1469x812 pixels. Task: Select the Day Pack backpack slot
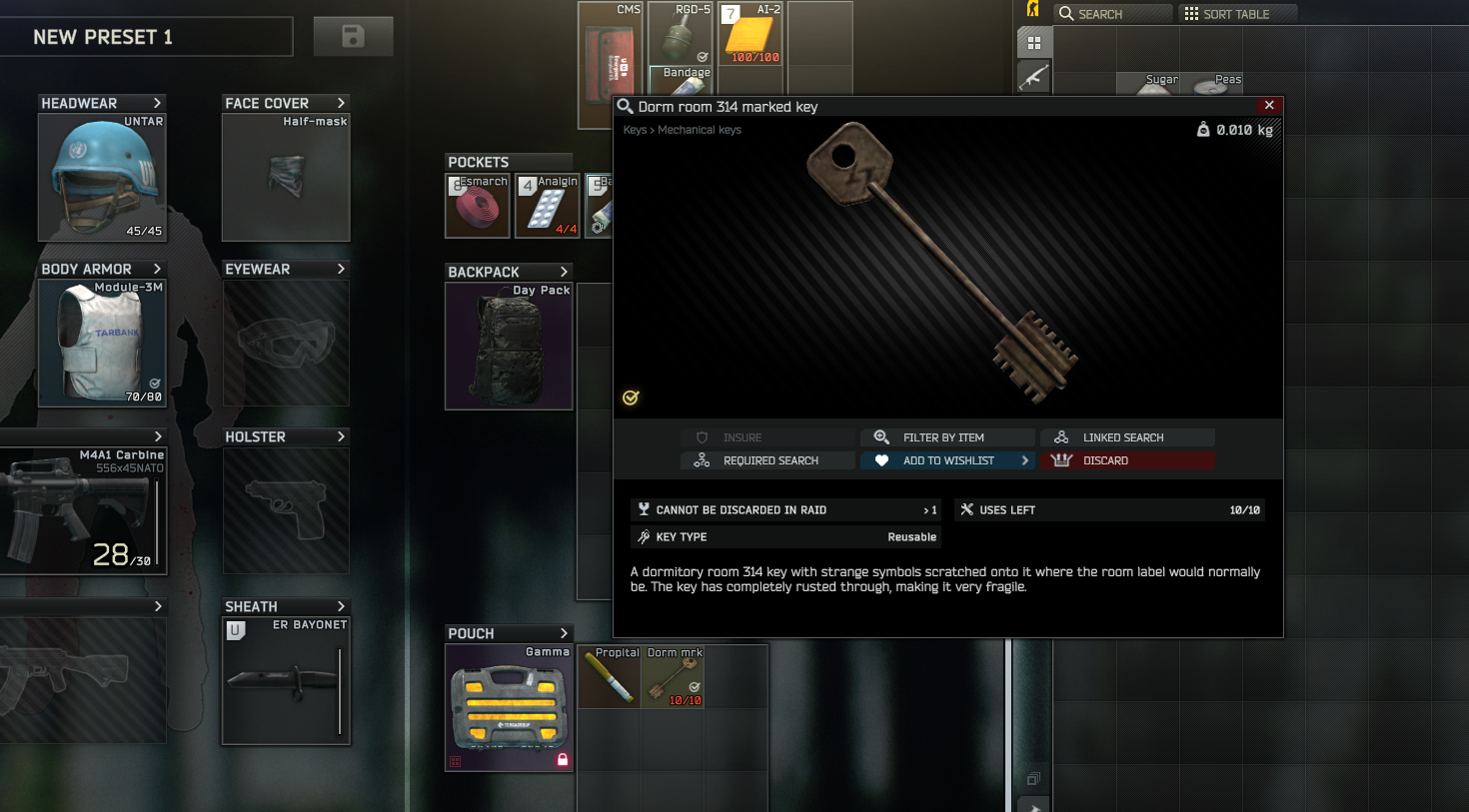pyautogui.click(x=509, y=347)
